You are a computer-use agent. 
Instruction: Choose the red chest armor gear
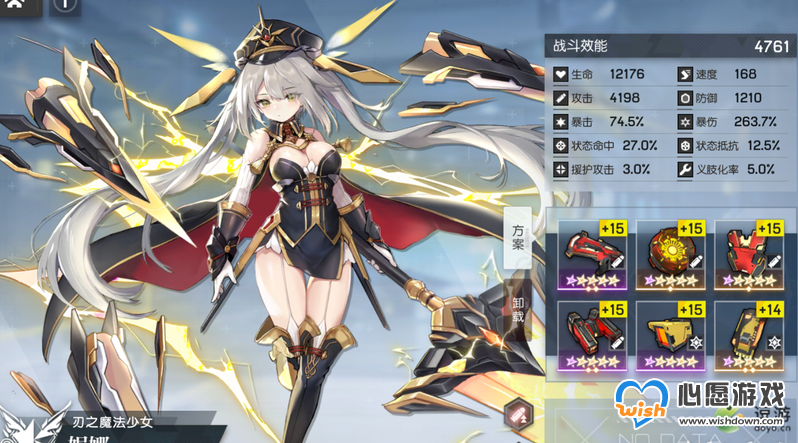[x=753, y=250]
